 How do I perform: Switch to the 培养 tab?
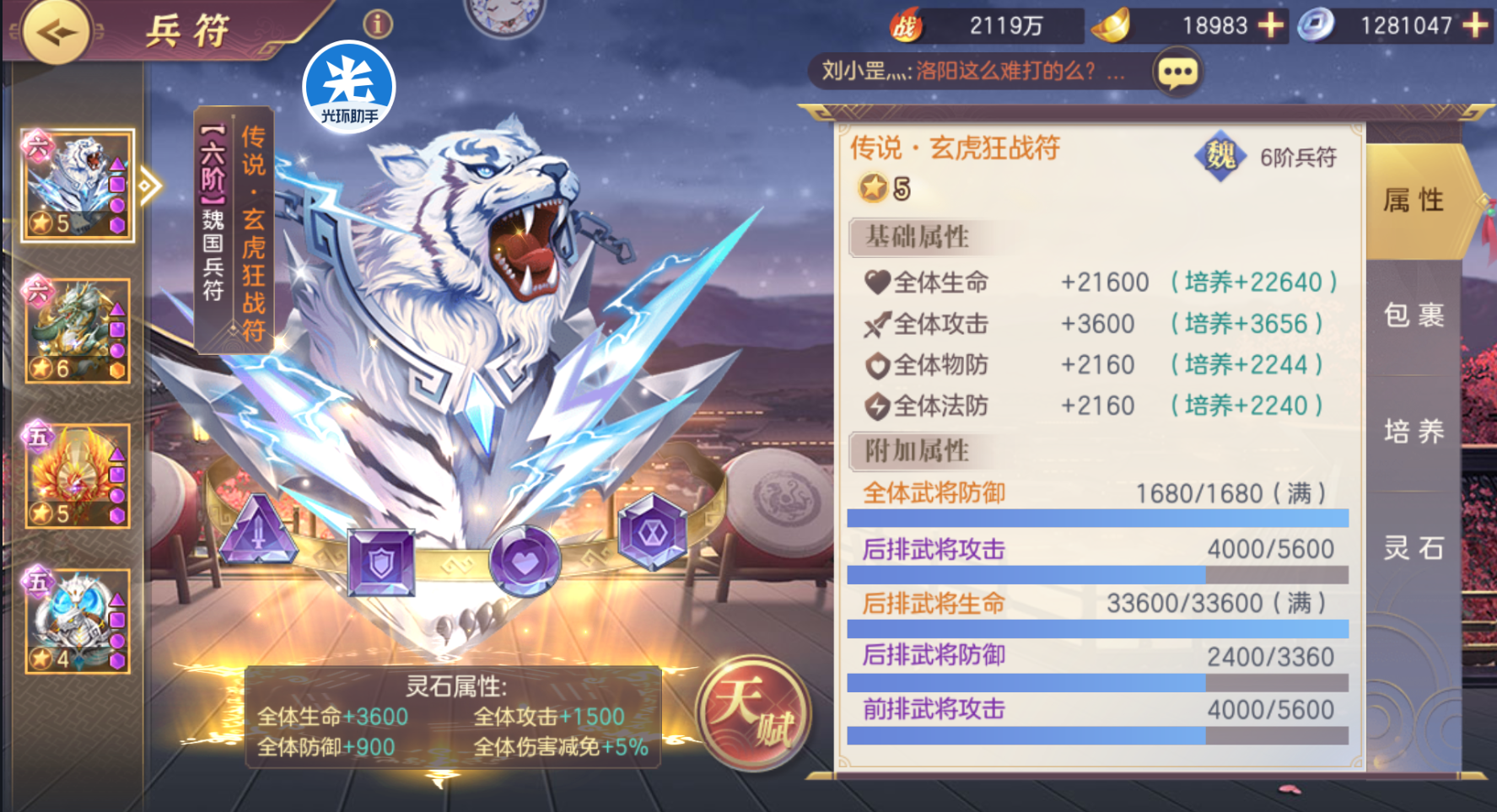[1414, 432]
